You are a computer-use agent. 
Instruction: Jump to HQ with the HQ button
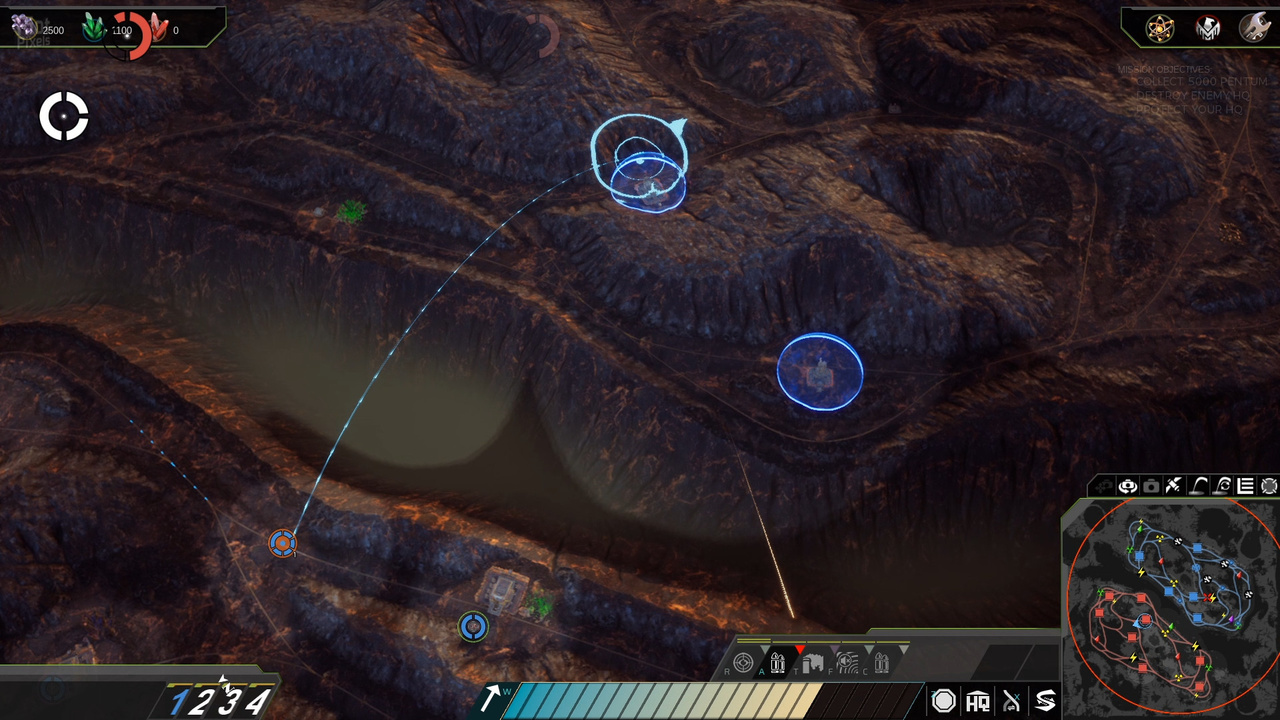point(978,702)
